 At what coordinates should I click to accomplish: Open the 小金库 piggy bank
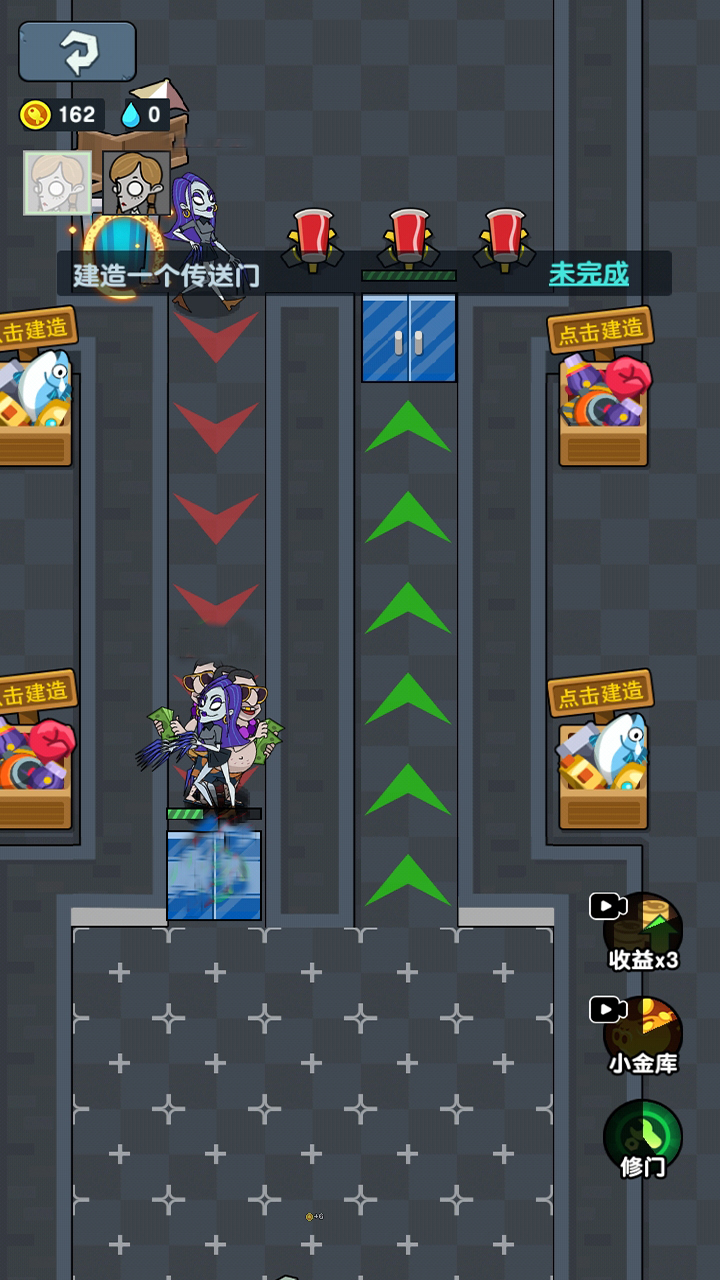click(x=642, y=1035)
